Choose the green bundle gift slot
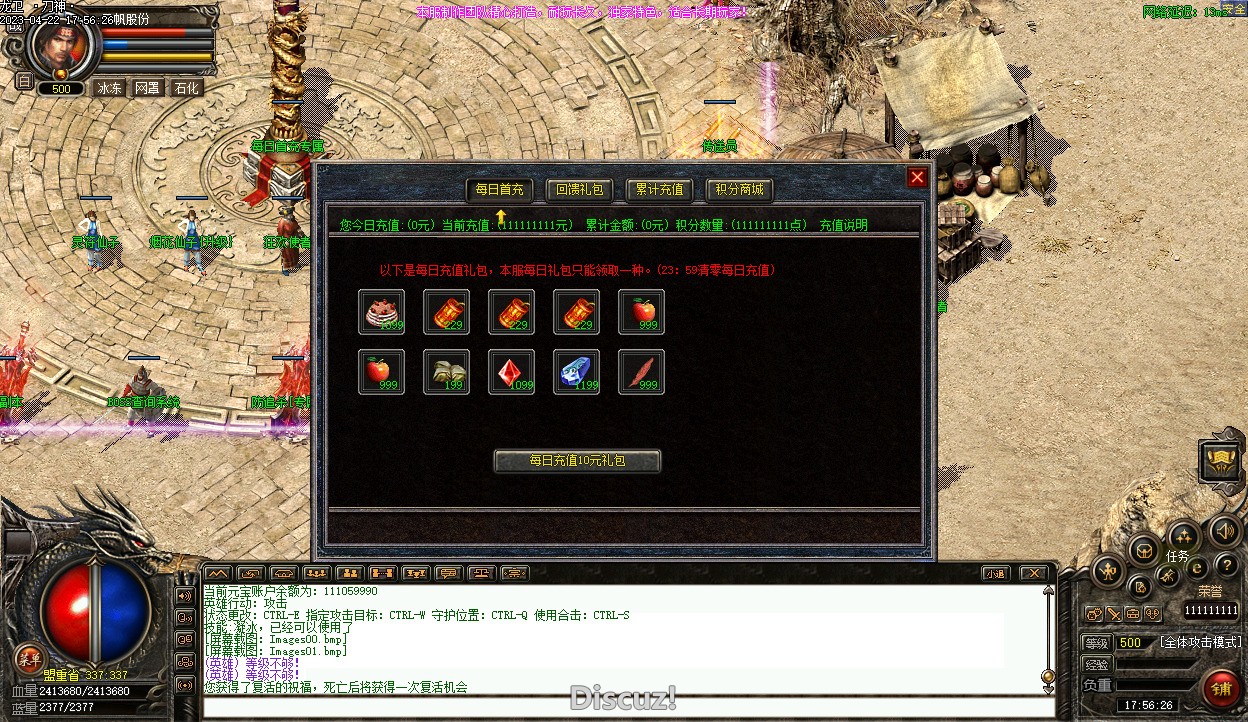Screen dimensions: 1248x722 446,372
